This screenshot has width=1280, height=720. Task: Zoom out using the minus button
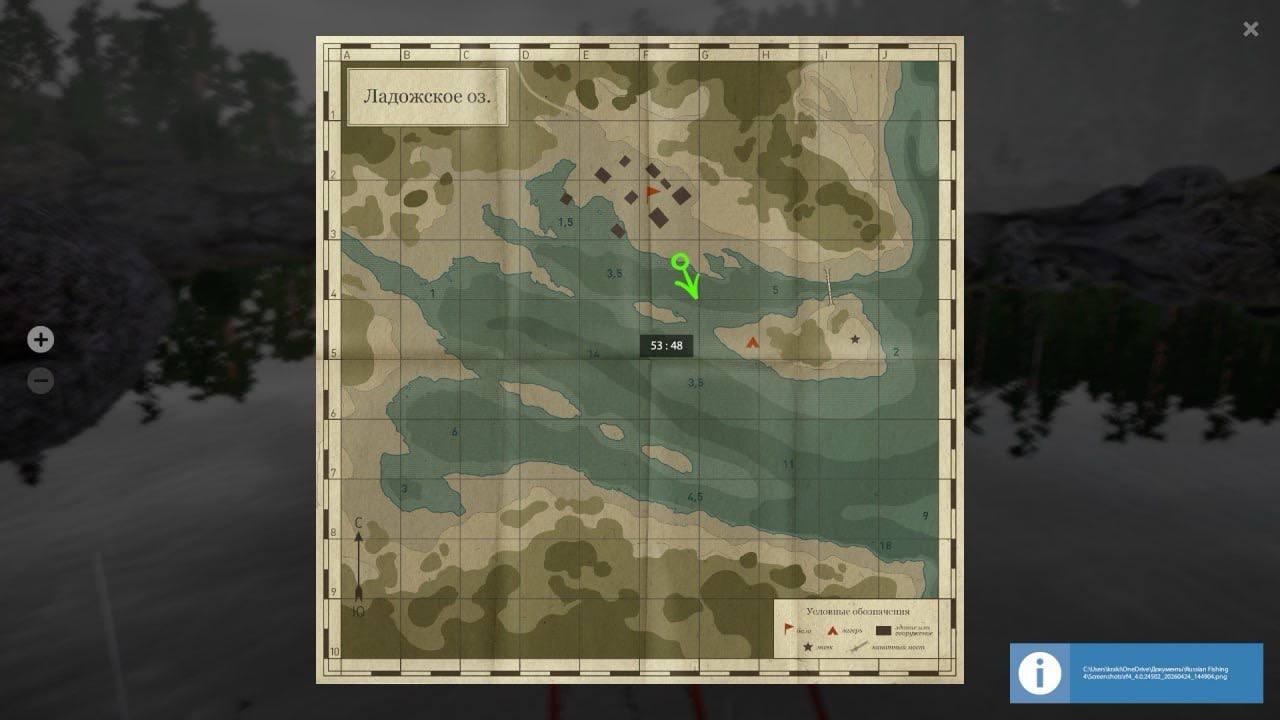click(40, 381)
